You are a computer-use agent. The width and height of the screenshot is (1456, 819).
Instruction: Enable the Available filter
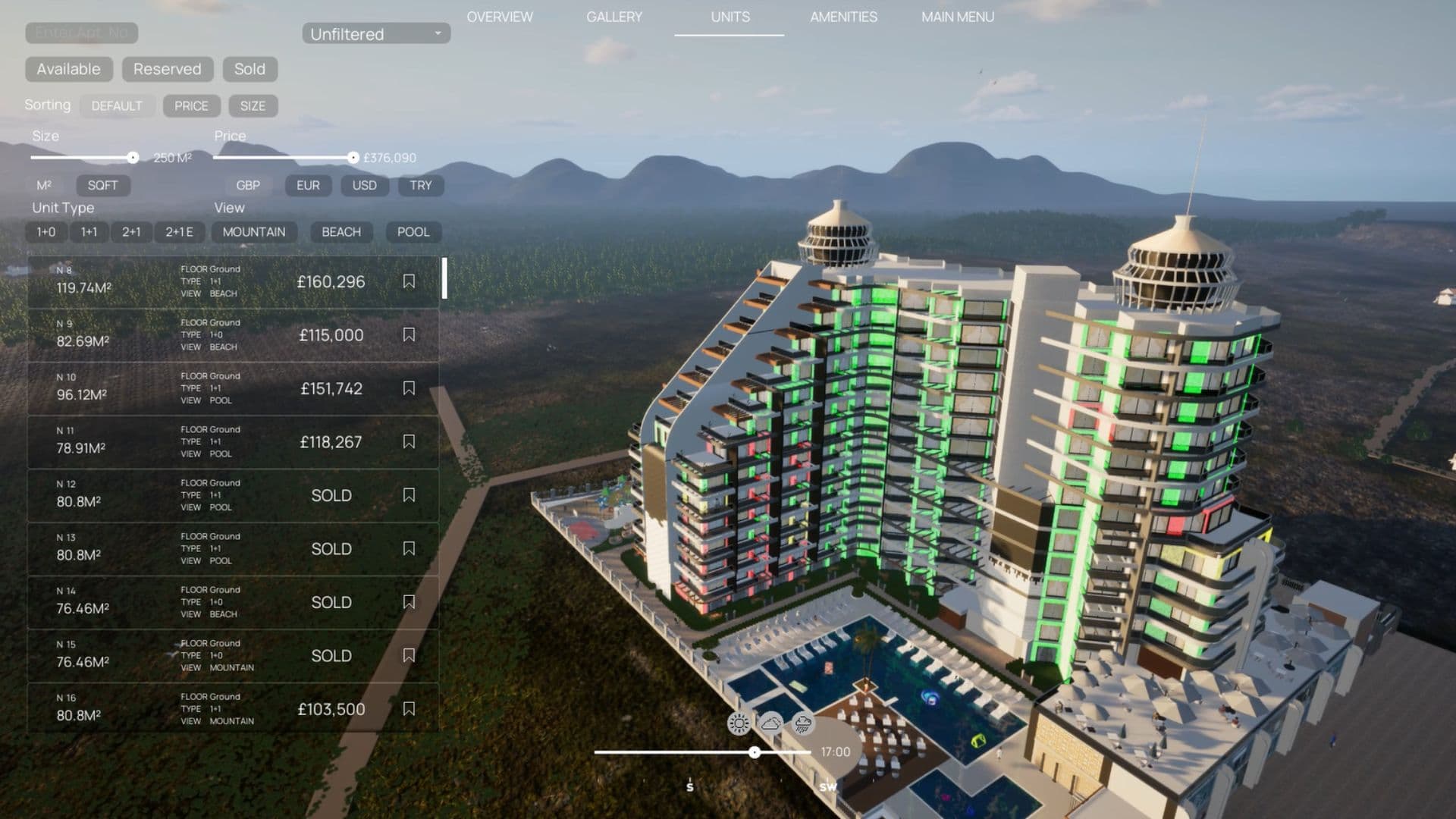click(x=68, y=69)
